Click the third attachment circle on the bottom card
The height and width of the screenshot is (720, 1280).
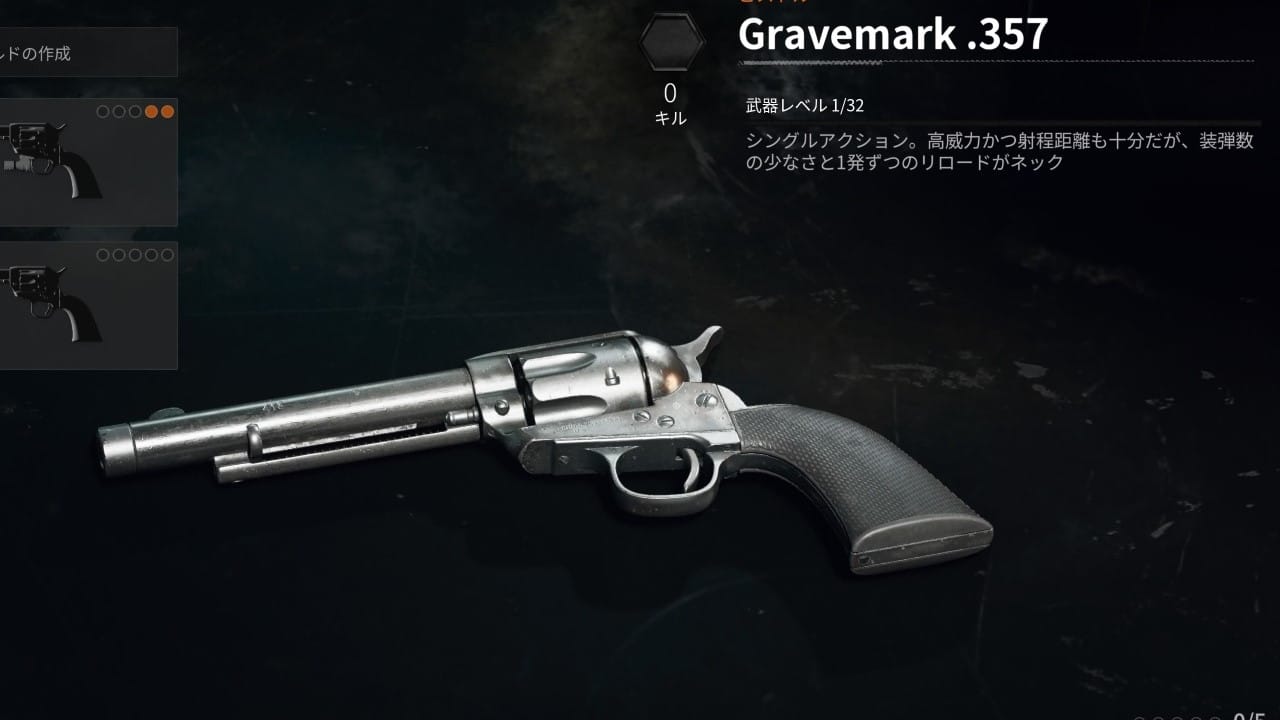(136, 254)
